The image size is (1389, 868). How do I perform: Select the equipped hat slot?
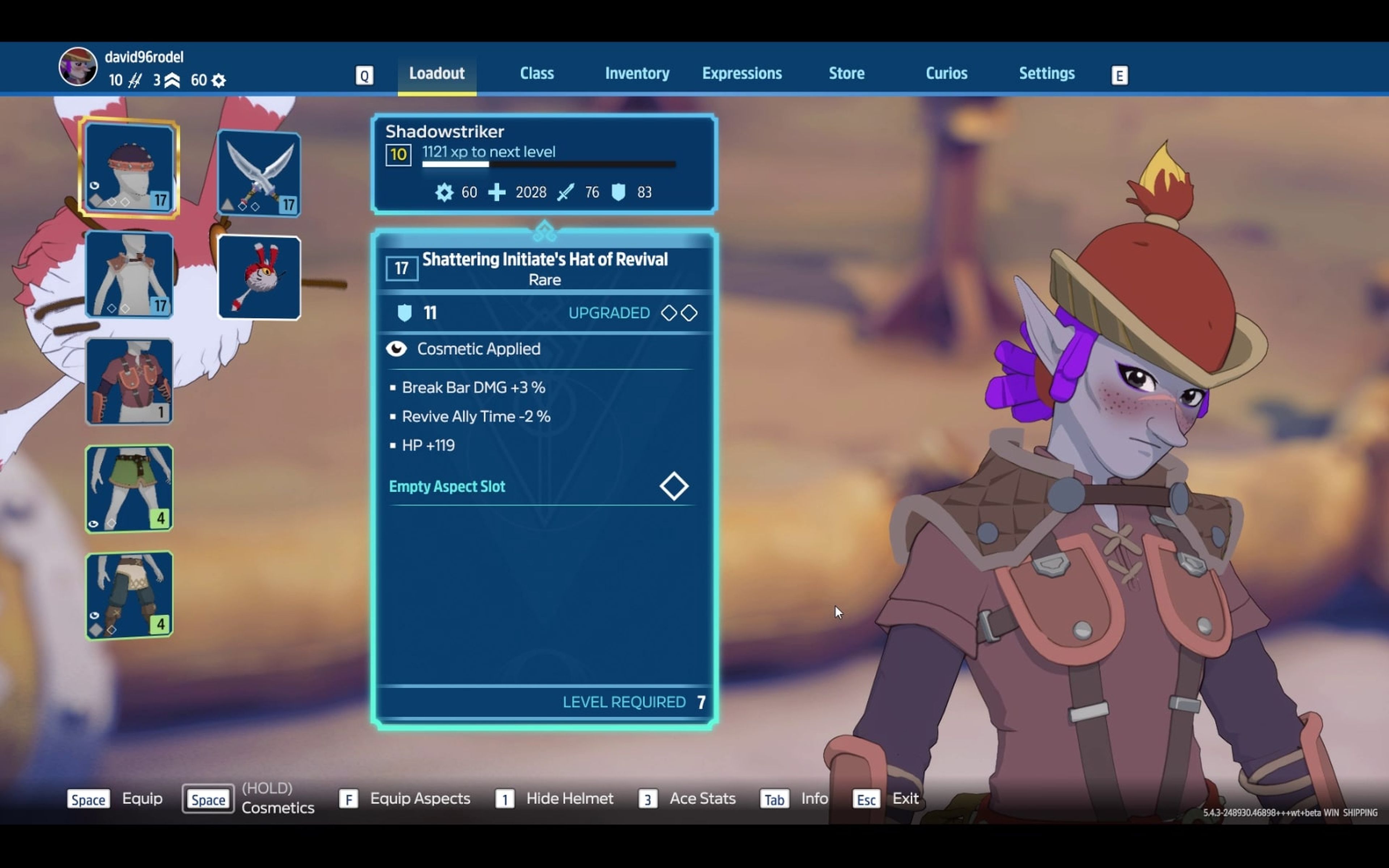tap(129, 167)
